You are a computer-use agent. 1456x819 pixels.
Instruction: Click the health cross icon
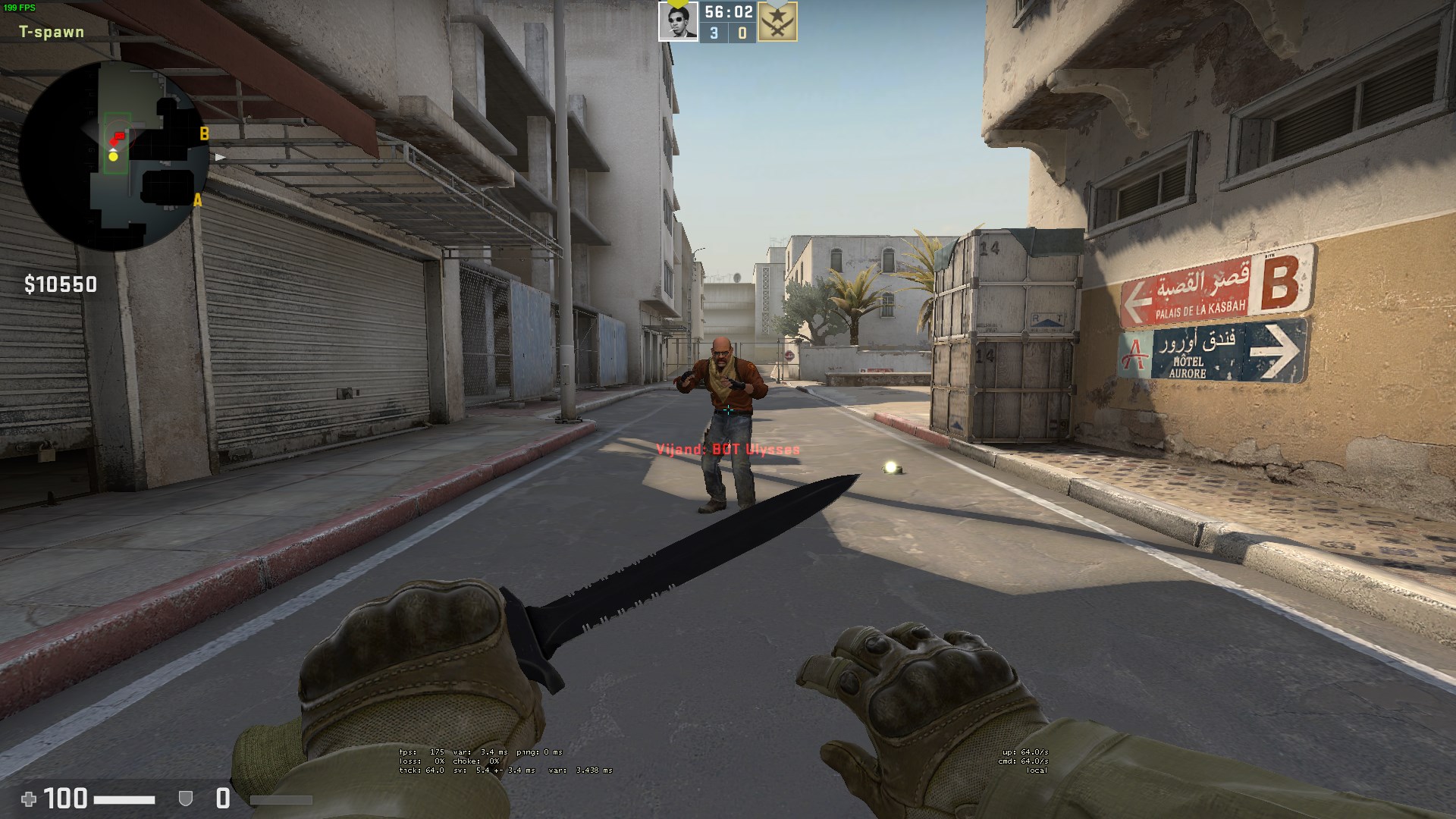[29, 799]
